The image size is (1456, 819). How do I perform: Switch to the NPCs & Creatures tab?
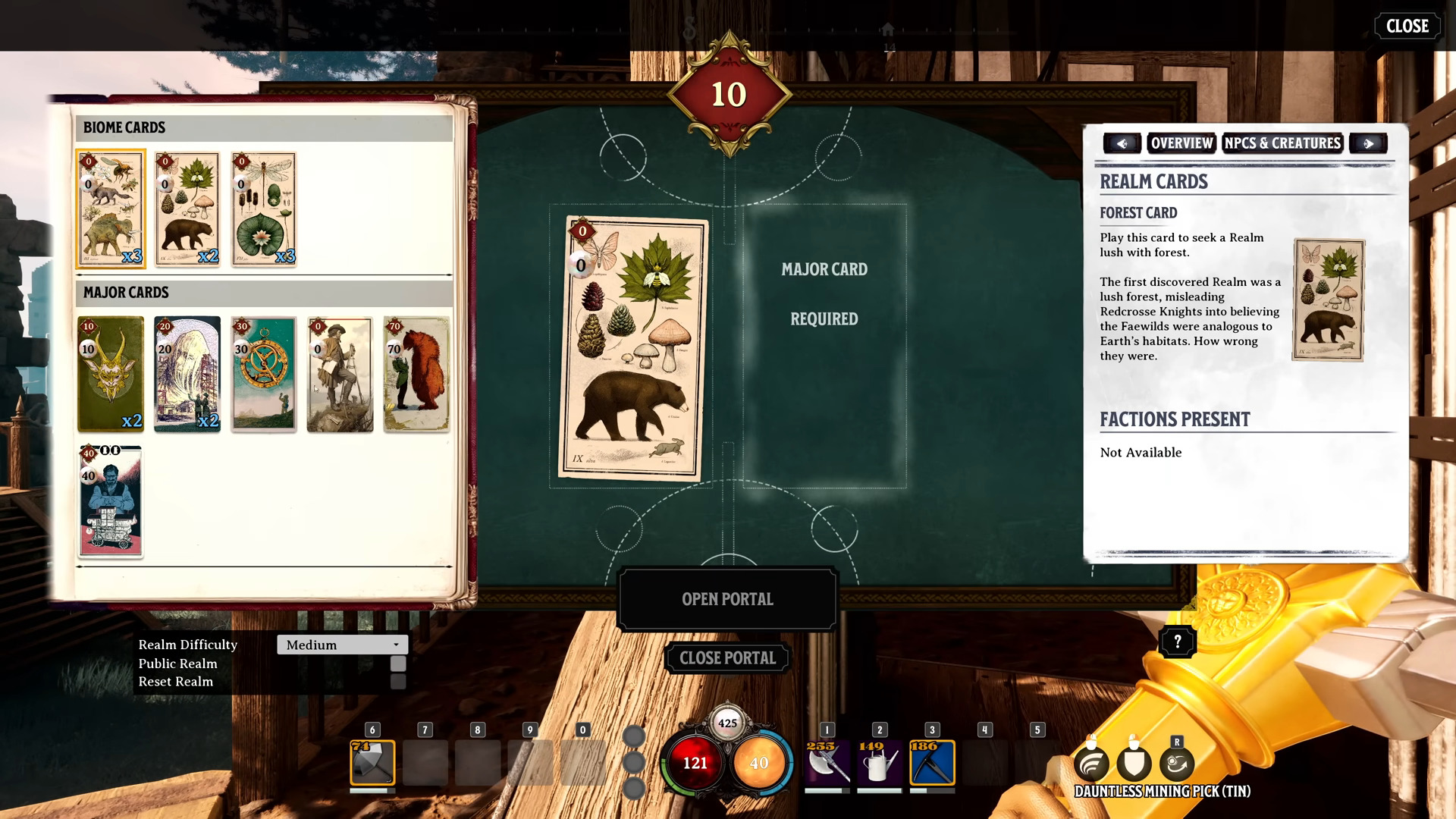(x=1282, y=143)
